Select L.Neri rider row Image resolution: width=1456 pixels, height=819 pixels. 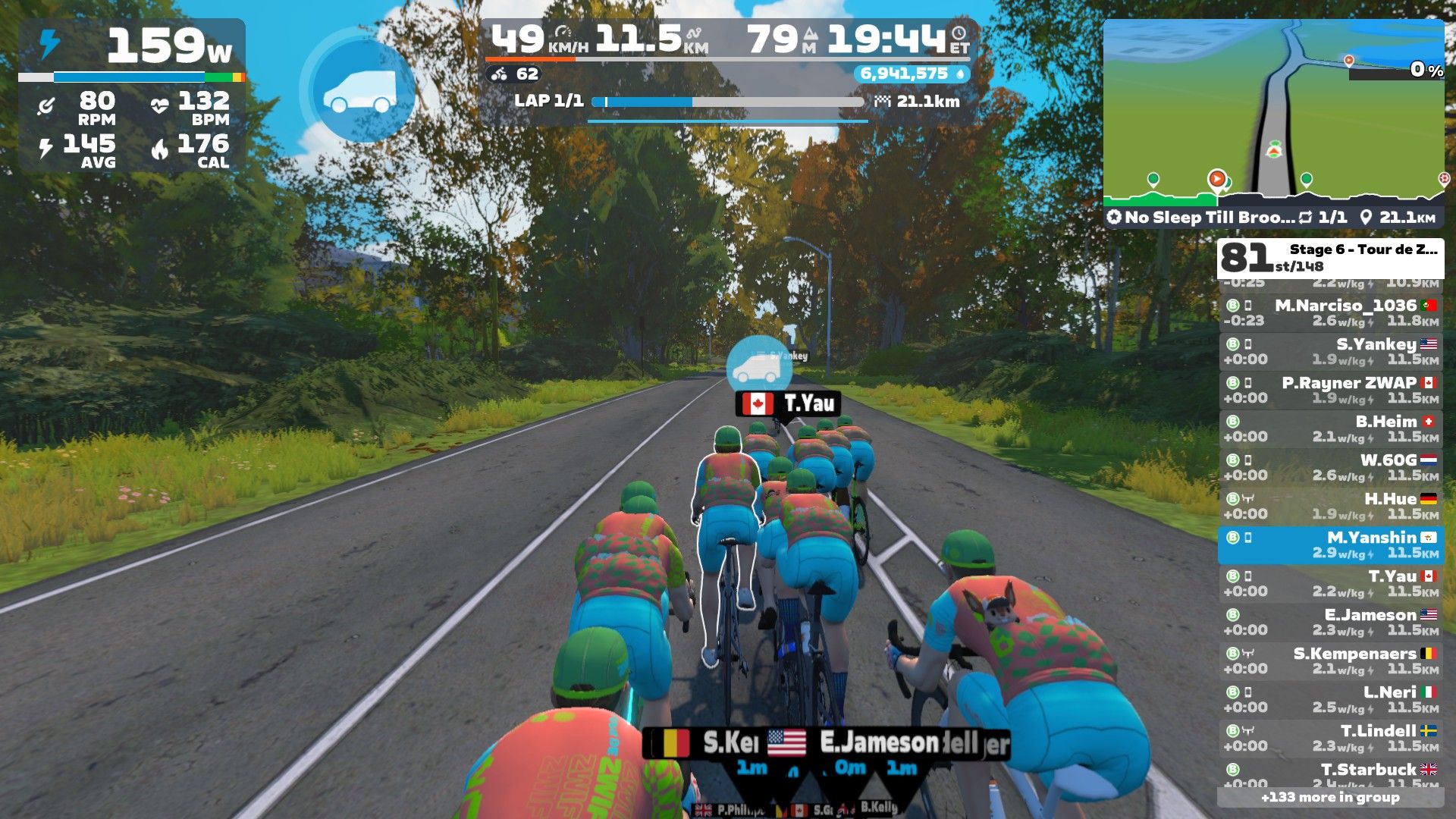tap(1331, 699)
